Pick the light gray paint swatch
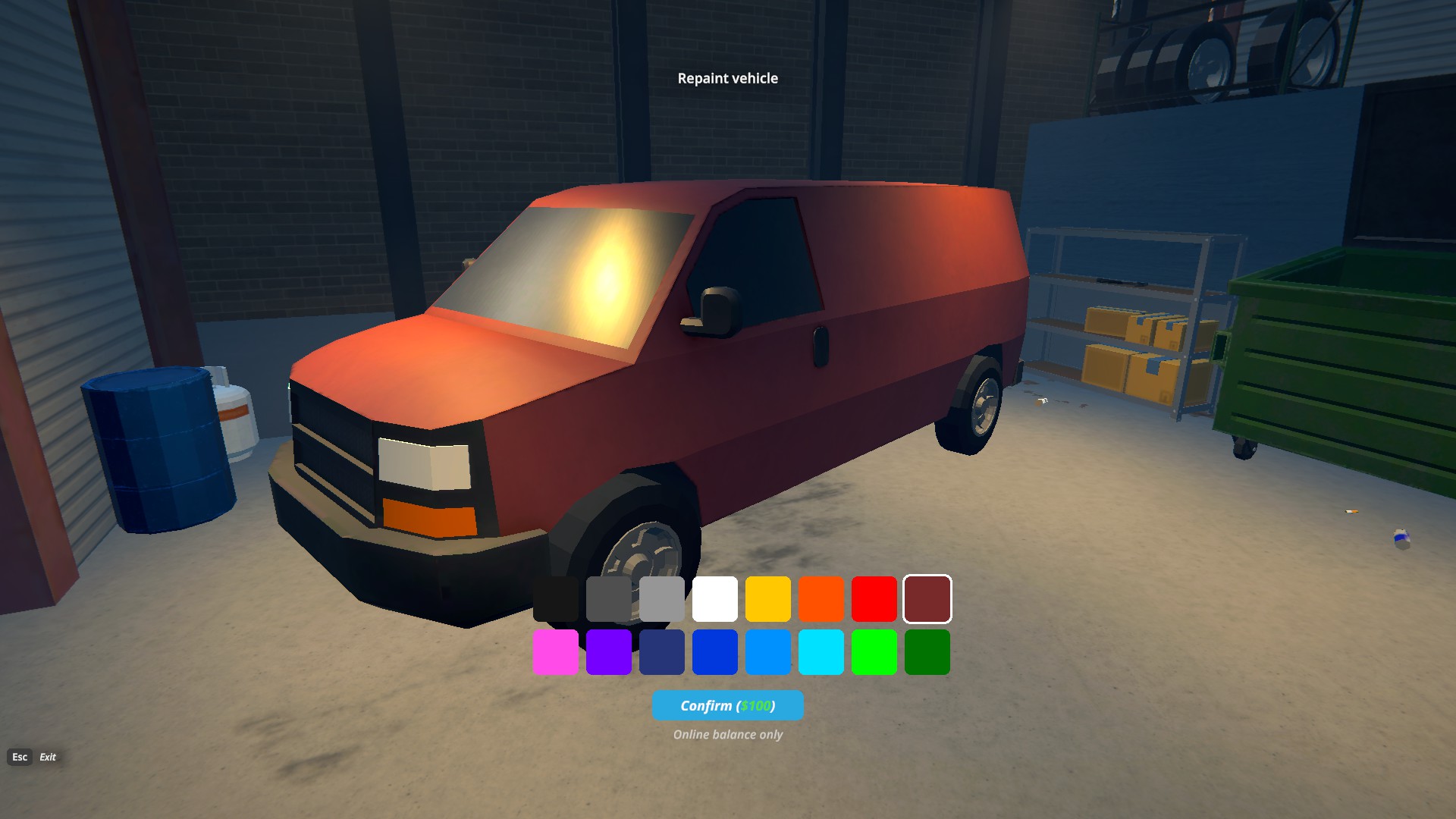Image resolution: width=1456 pixels, height=819 pixels. tap(662, 599)
